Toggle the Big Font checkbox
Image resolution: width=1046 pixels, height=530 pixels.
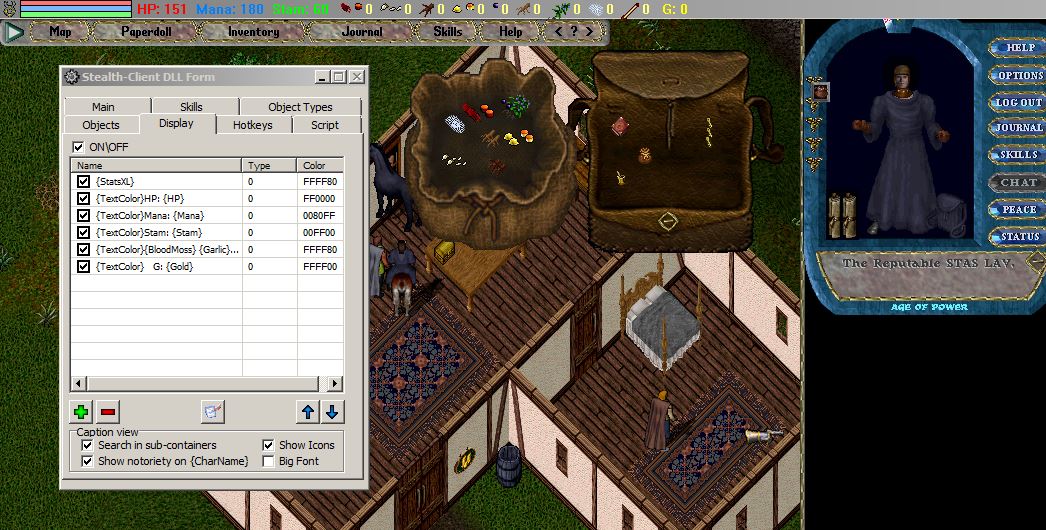[x=268, y=461]
